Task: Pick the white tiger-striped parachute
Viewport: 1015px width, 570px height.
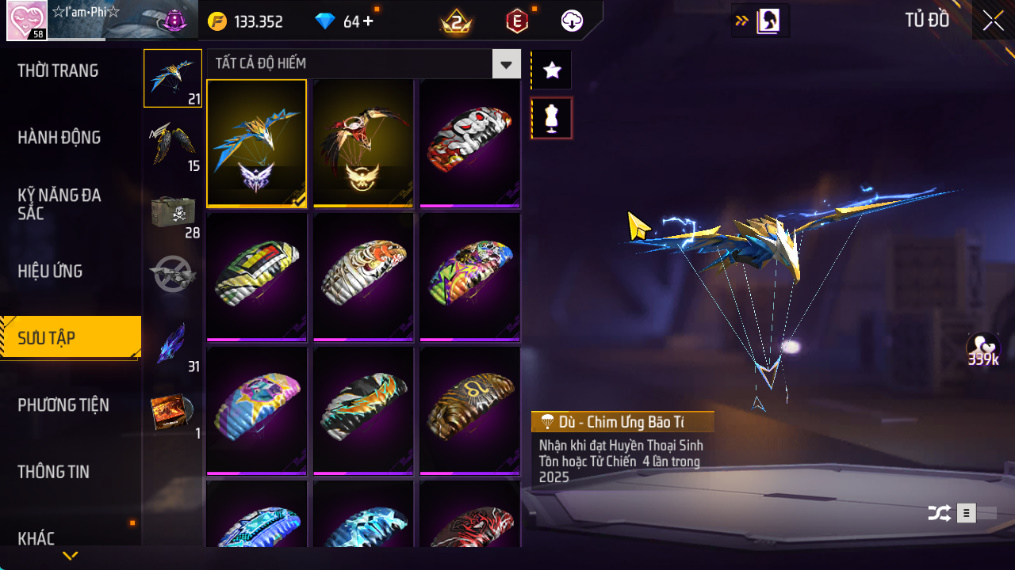Action: pyautogui.click(x=363, y=275)
